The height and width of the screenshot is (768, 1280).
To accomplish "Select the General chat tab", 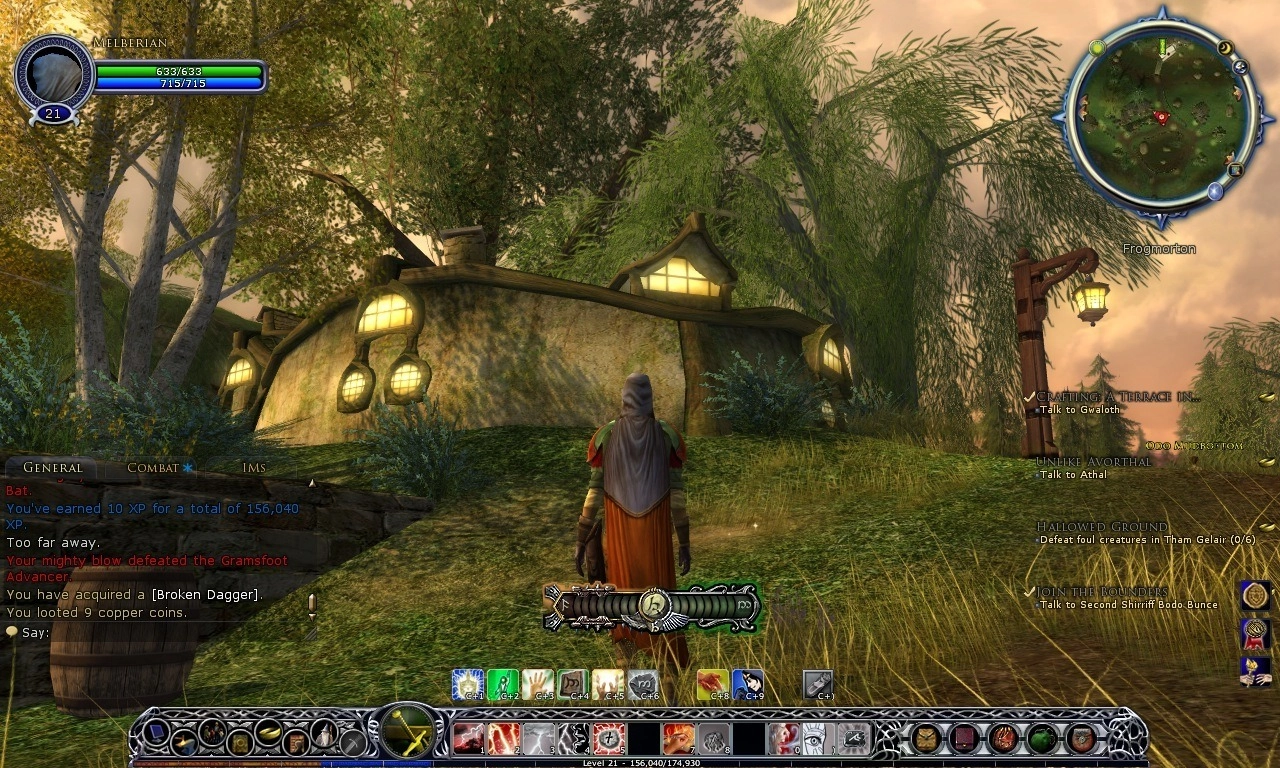I will (x=52, y=468).
